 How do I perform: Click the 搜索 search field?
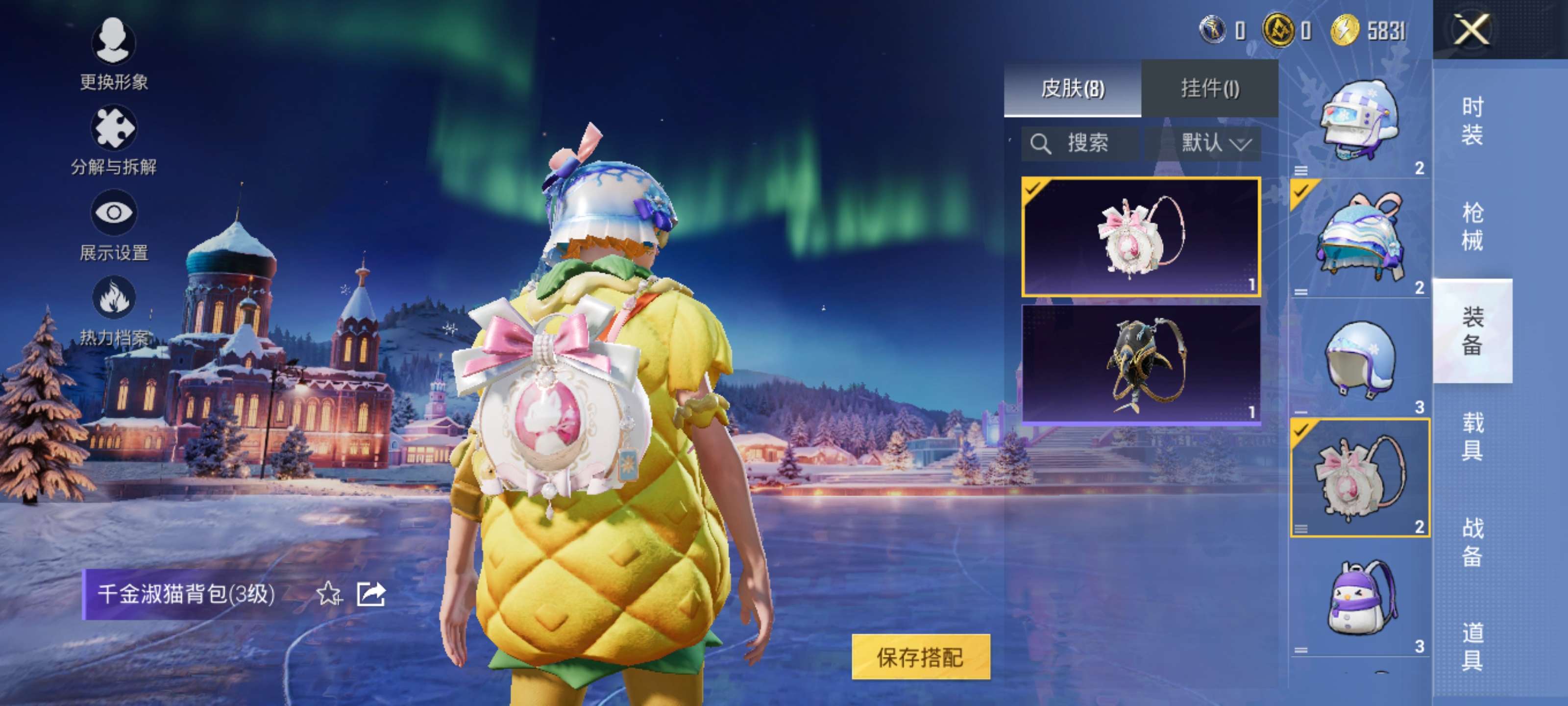[x=1080, y=143]
